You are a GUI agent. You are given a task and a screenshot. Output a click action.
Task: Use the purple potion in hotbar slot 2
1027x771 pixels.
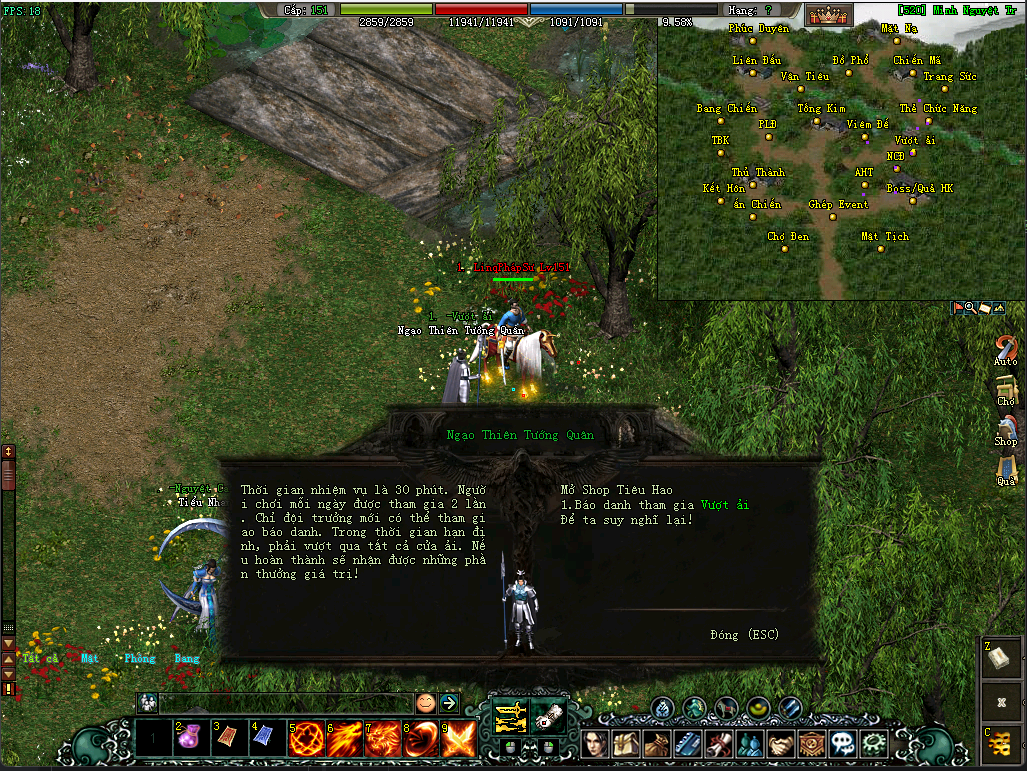pos(190,738)
